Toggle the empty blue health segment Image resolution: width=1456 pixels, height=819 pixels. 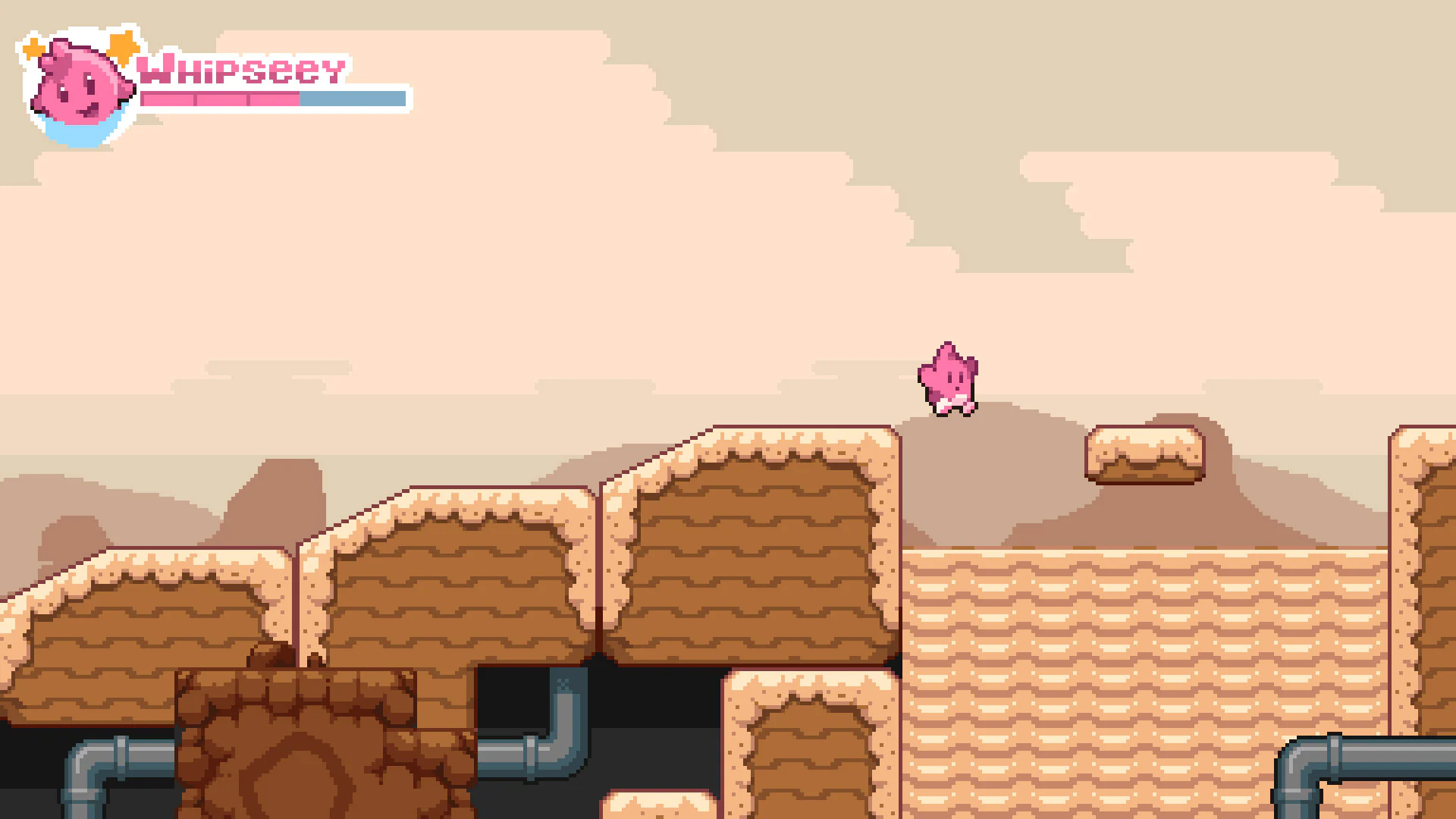[353, 99]
